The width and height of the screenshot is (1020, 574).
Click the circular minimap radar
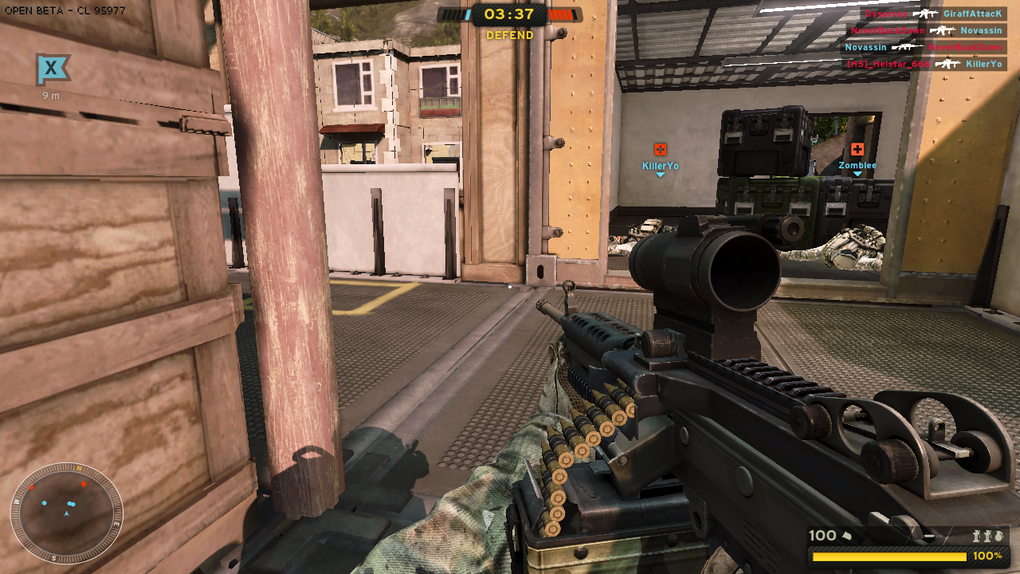pyautogui.click(x=66, y=512)
